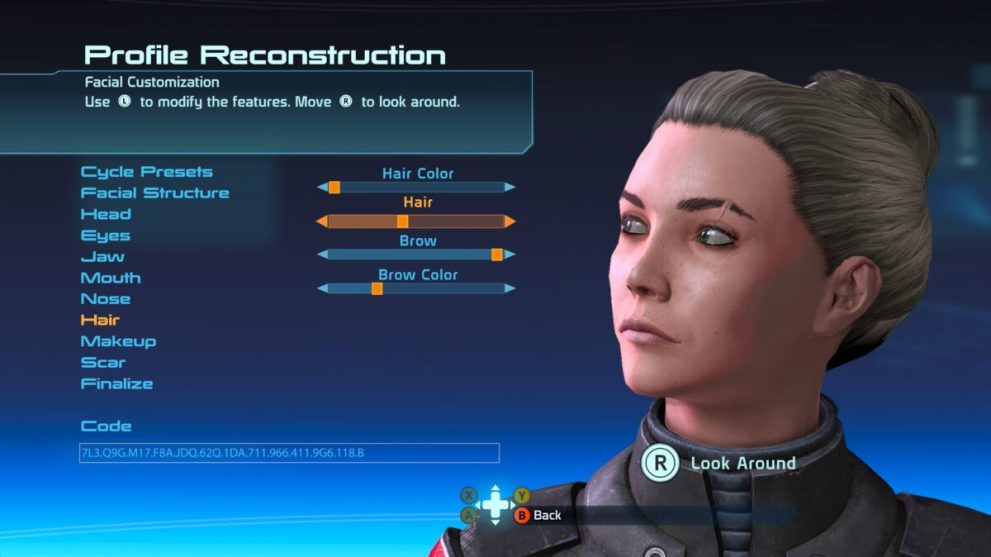The height and width of the screenshot is (557, 991).
Task: Click the Brow slider track
Action: coord(416,255)
